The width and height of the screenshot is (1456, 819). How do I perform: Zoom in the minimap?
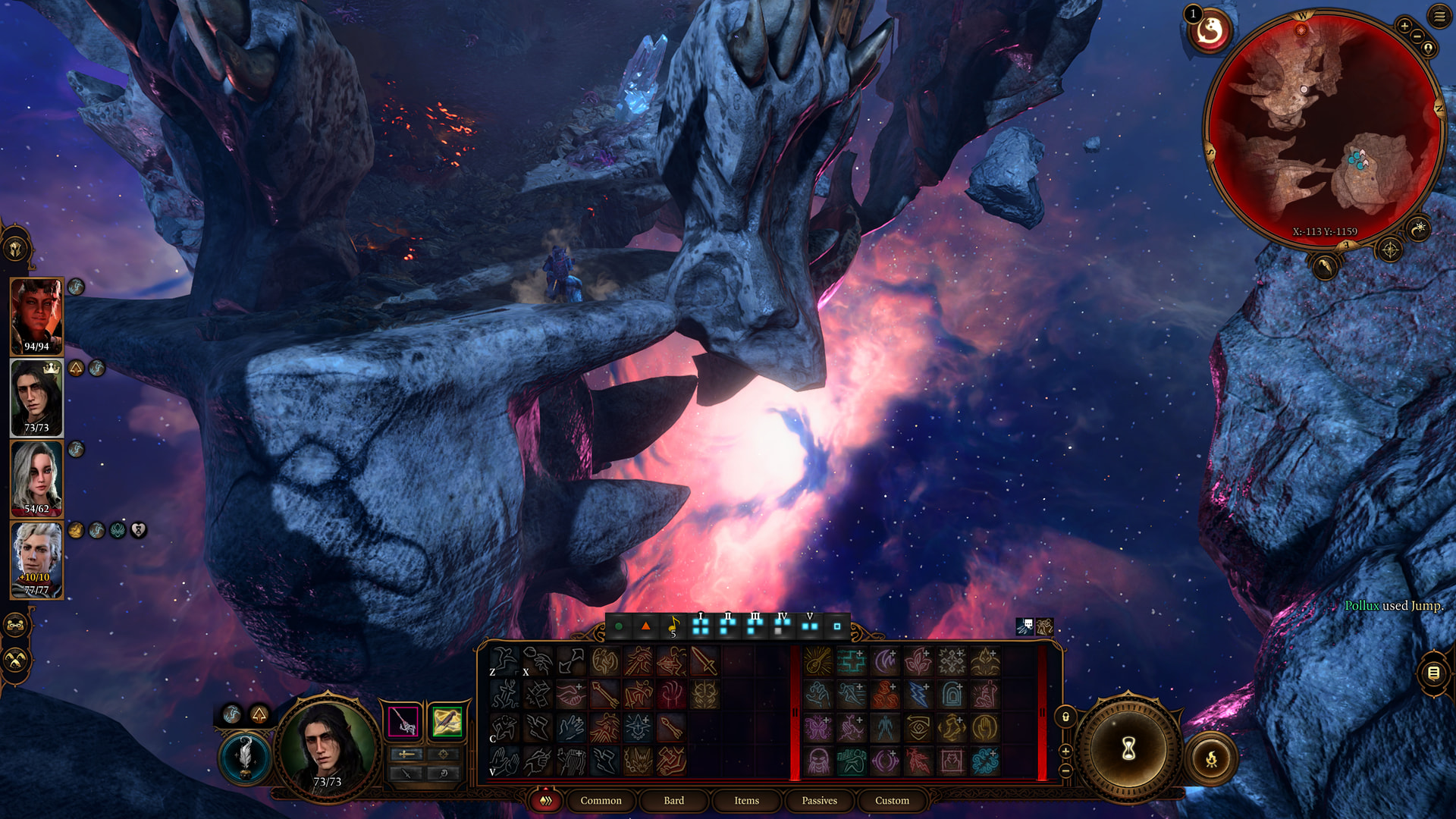(x=1404, y=27)
